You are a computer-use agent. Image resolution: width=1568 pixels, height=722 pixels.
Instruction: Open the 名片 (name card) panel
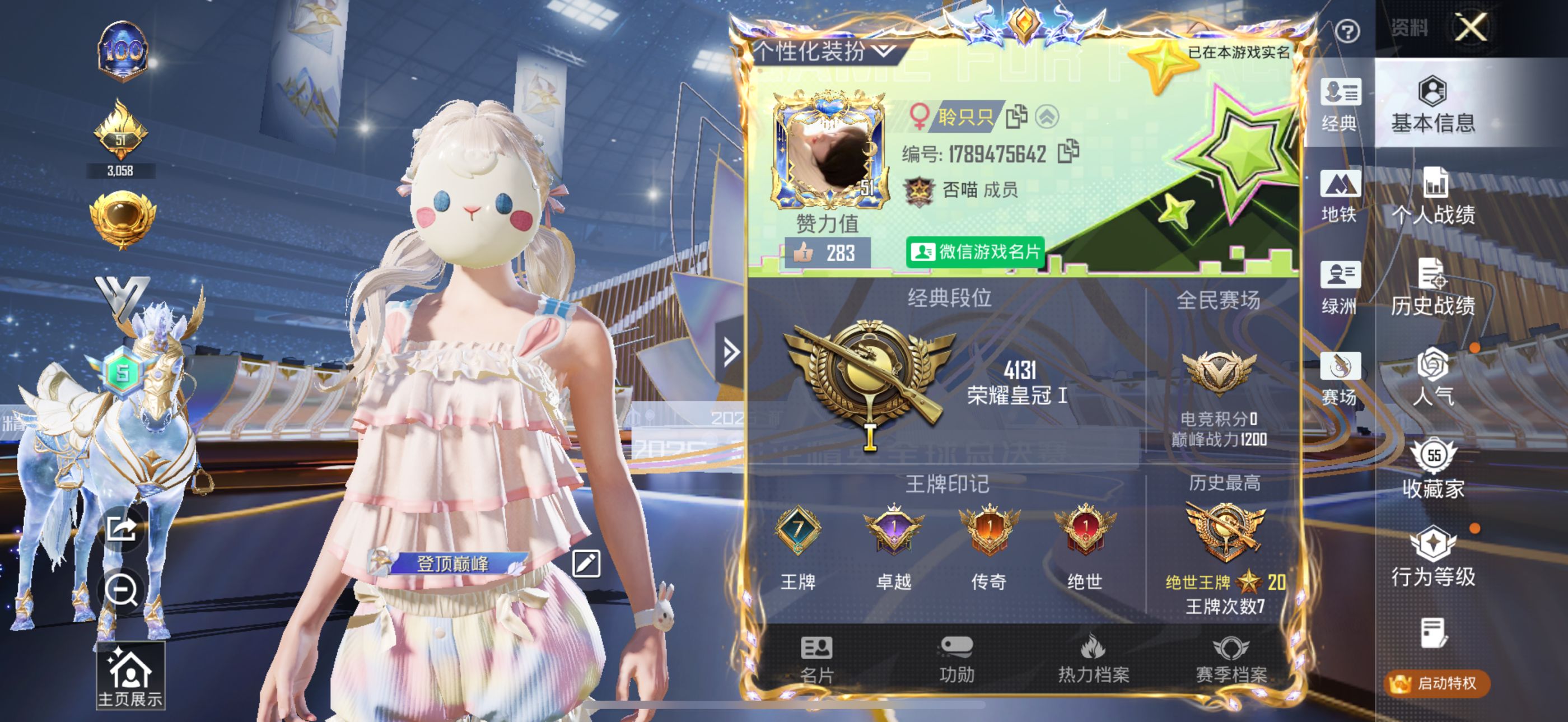click(818, 660)
